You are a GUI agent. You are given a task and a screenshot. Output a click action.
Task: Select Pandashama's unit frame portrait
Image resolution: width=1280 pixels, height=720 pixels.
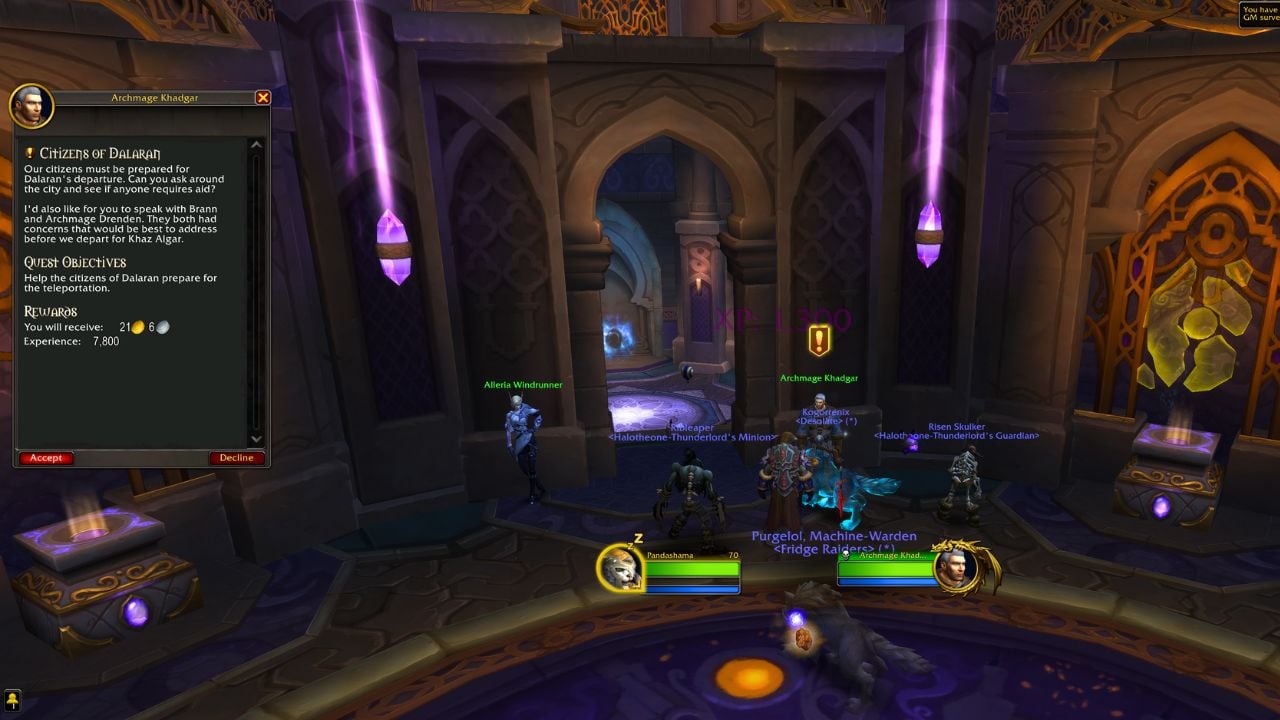coord(619,570)
